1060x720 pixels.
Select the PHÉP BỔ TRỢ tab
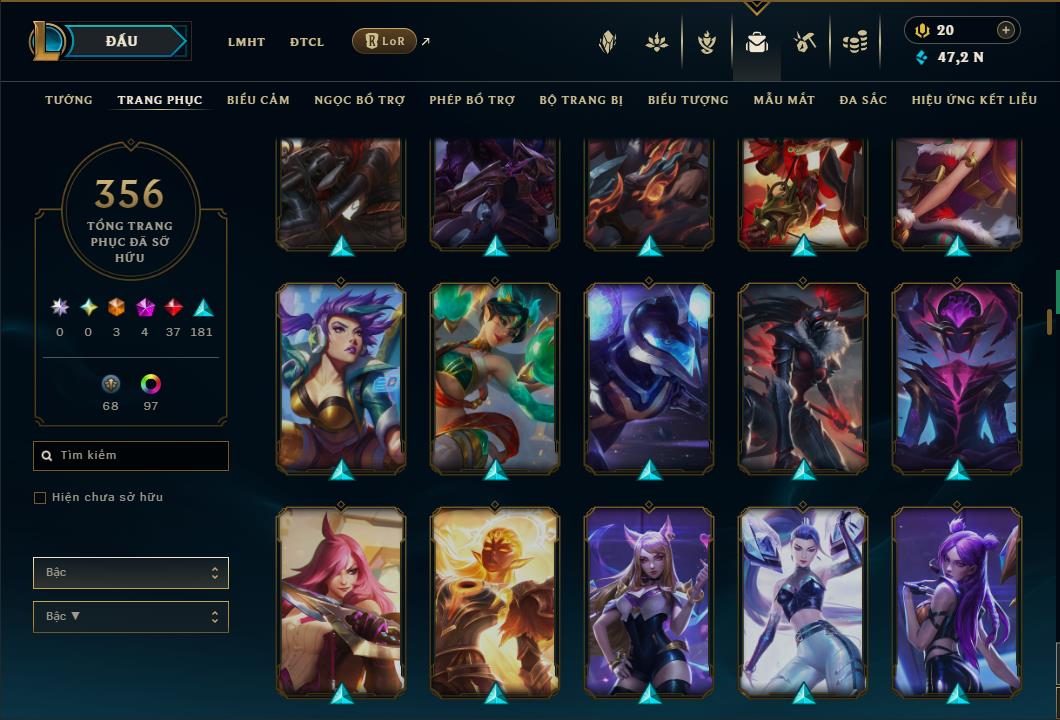click(x=472, y=100)
